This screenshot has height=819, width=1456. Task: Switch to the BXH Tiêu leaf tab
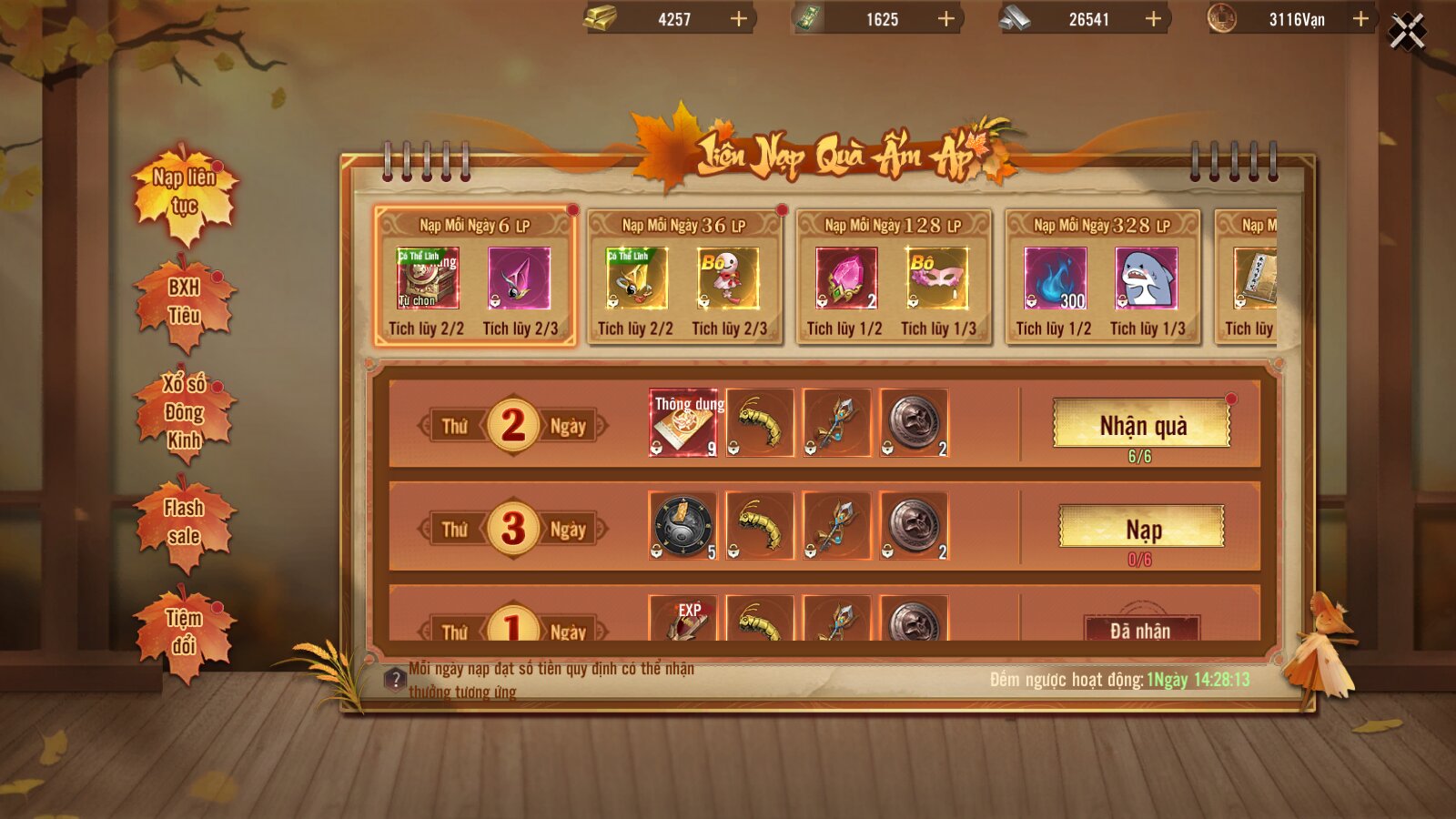185,302
